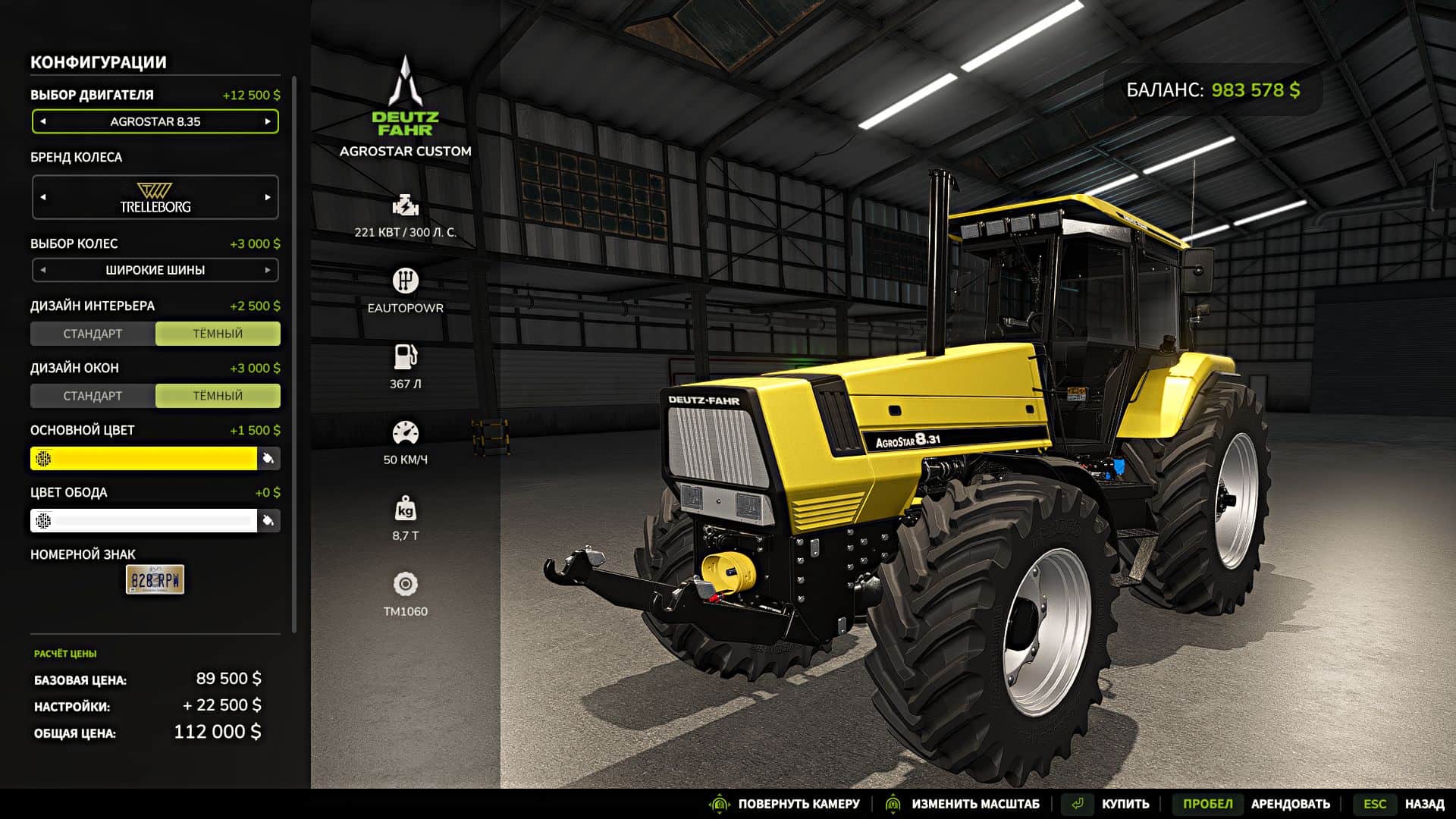Image resolution: width=1456 pixels, height=819 pixels.
Task: Edit the 828 RPW license plate
Action: pos(155,580)
